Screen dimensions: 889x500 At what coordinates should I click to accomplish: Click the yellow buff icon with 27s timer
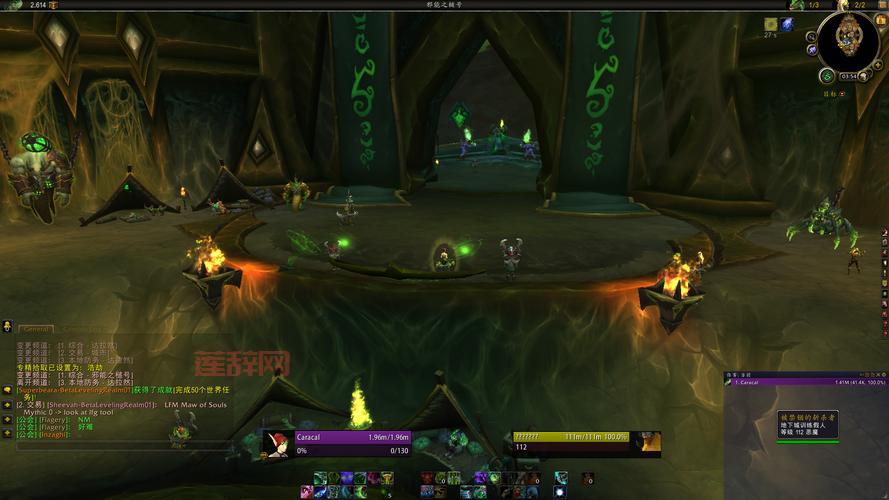pos(771,23)
